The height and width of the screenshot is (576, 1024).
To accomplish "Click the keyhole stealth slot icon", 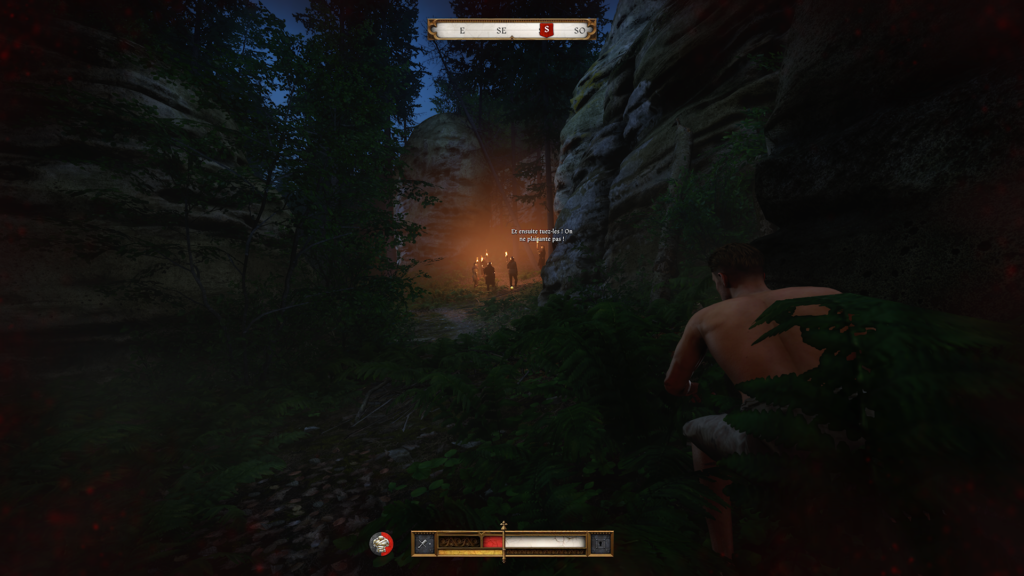I will click(600, 543).
